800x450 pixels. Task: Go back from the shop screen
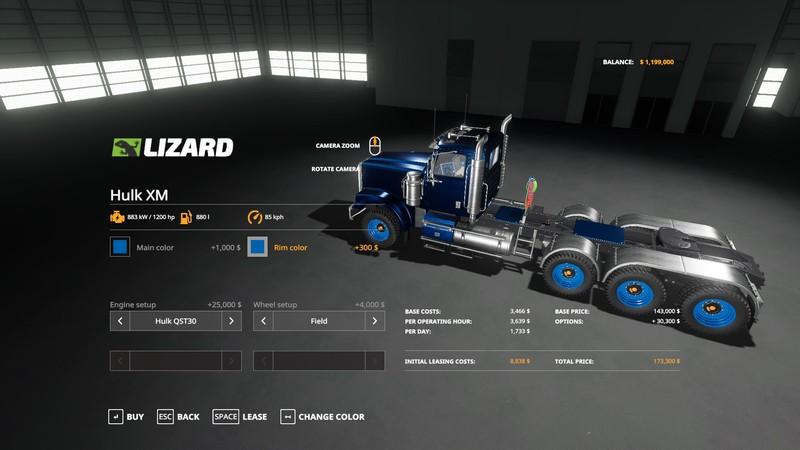[178, 416]
